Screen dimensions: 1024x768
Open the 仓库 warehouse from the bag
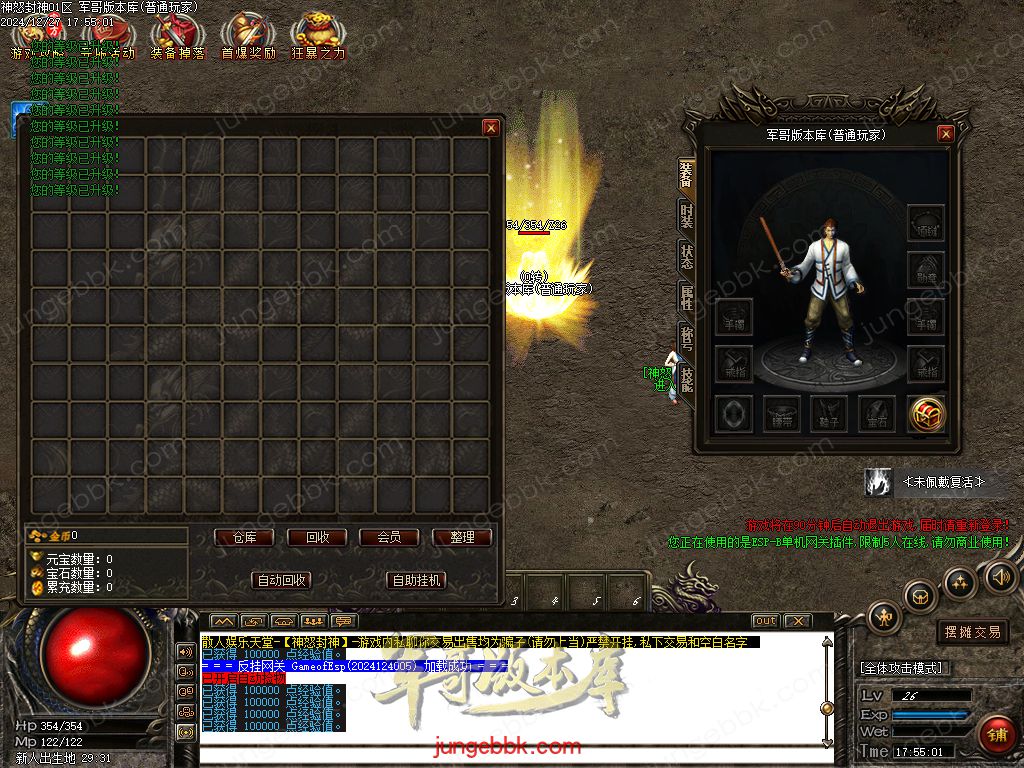tap(245, 537)
